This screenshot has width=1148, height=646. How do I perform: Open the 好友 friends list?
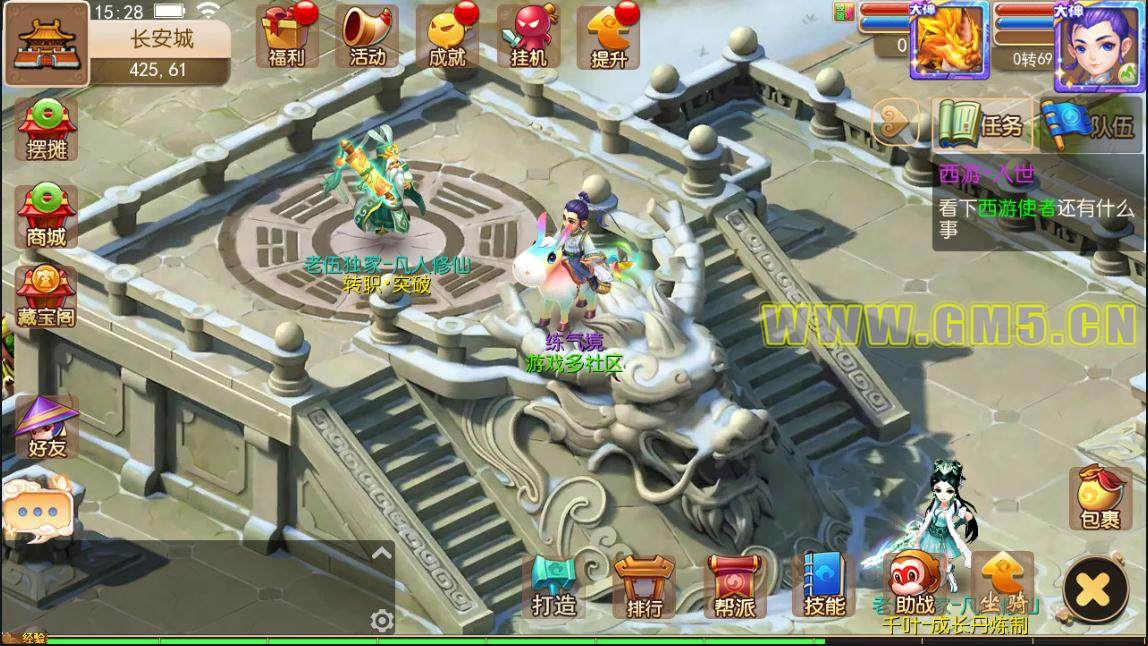point(46,427)
